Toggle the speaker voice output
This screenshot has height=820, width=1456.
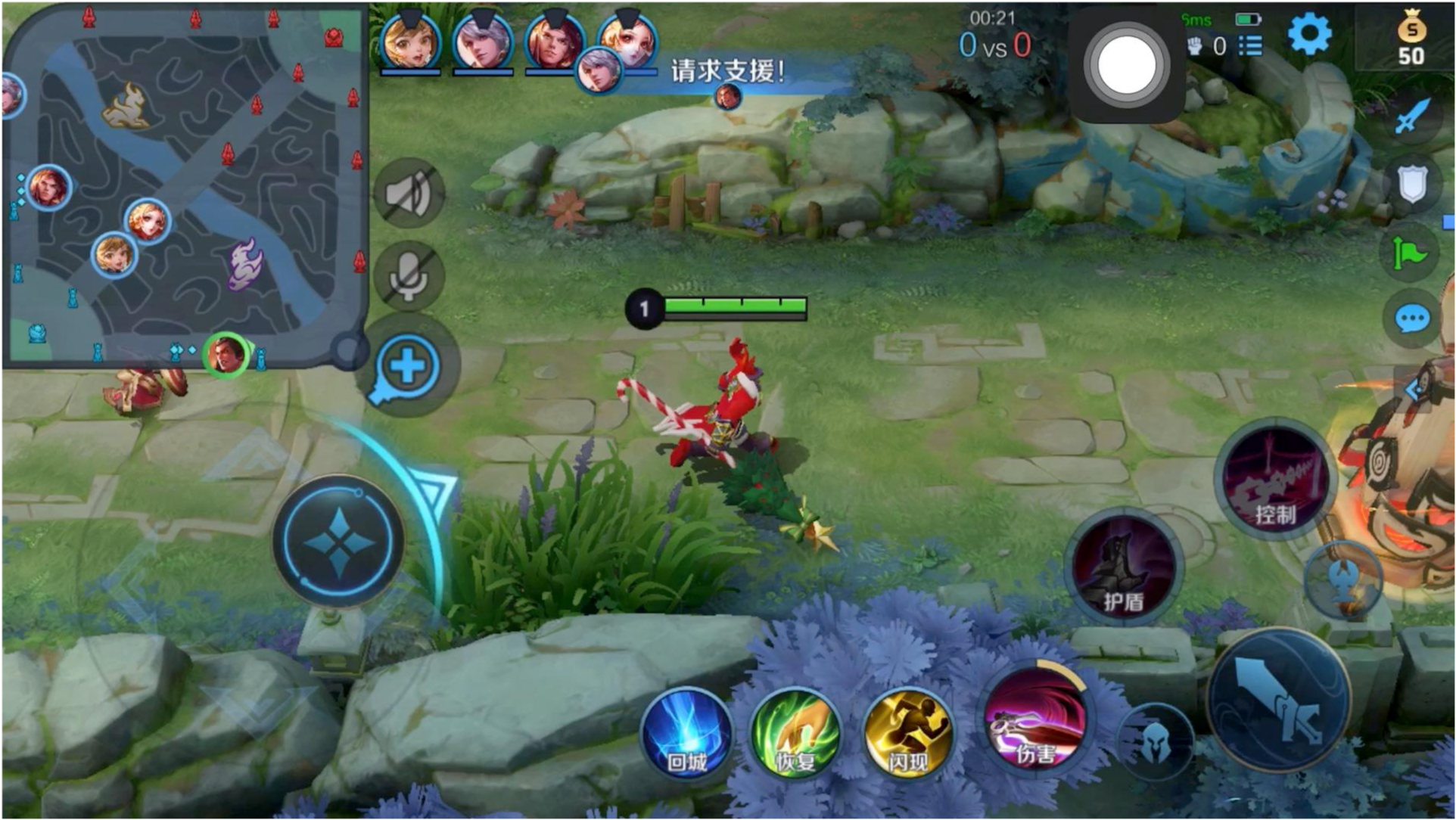point(409,194)
